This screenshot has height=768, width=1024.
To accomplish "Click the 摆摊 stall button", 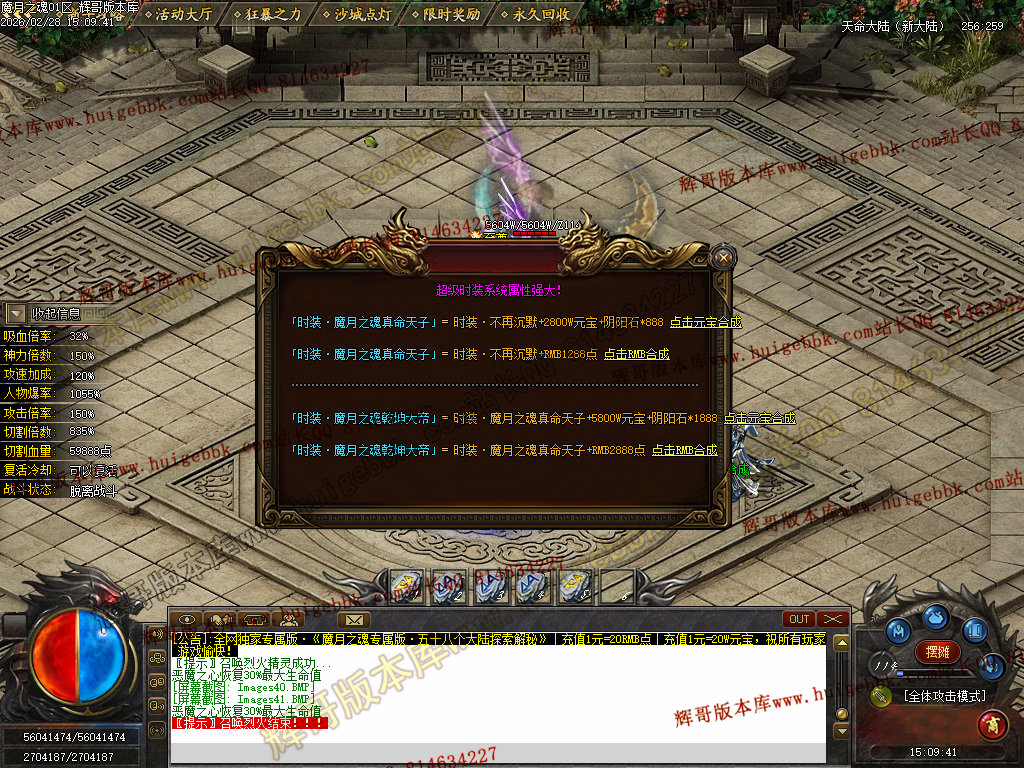I will (x=937, y=651).
